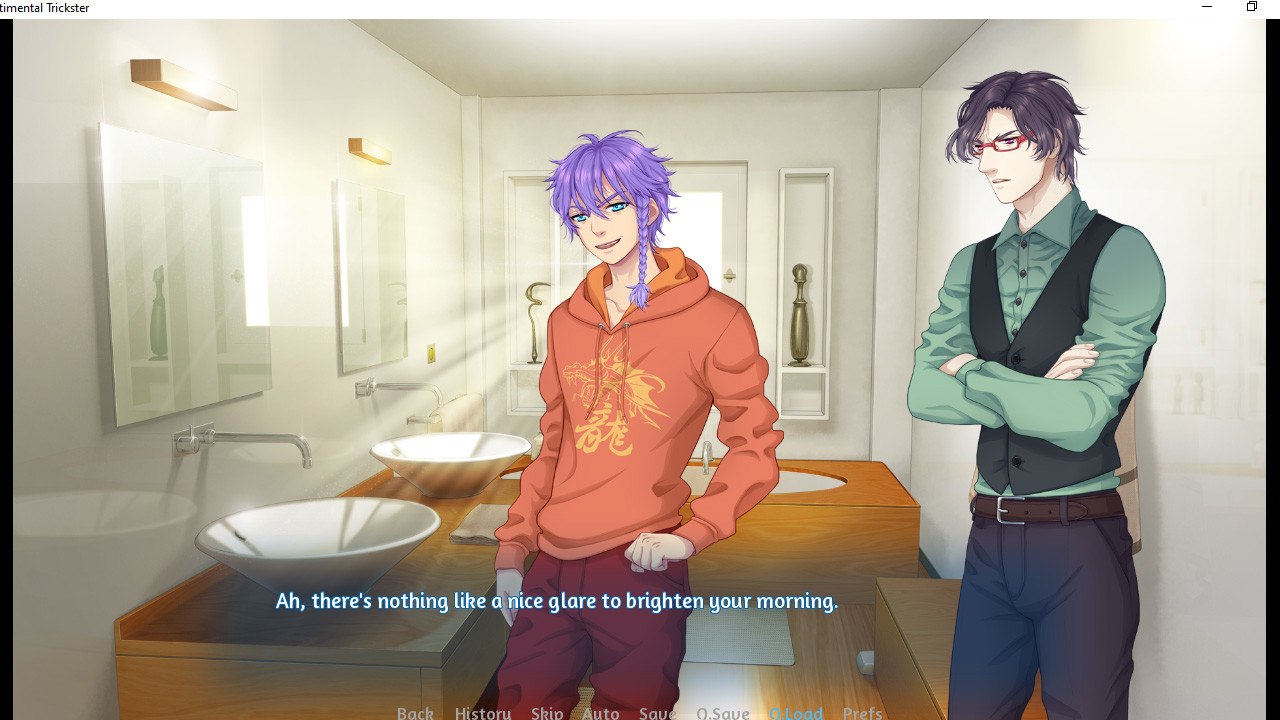The height and width of the screenshot is (720, 1280).
Task: Enable Skip mode
Action: click(x=547, y=712)
